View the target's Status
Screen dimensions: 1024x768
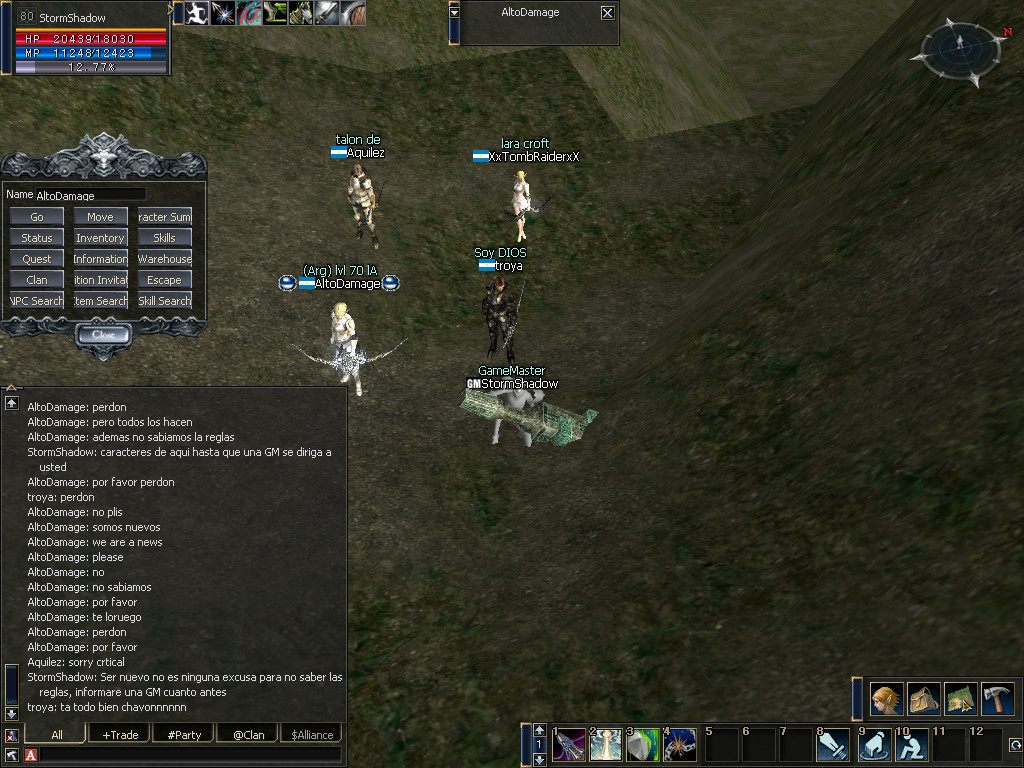point(37,238)
